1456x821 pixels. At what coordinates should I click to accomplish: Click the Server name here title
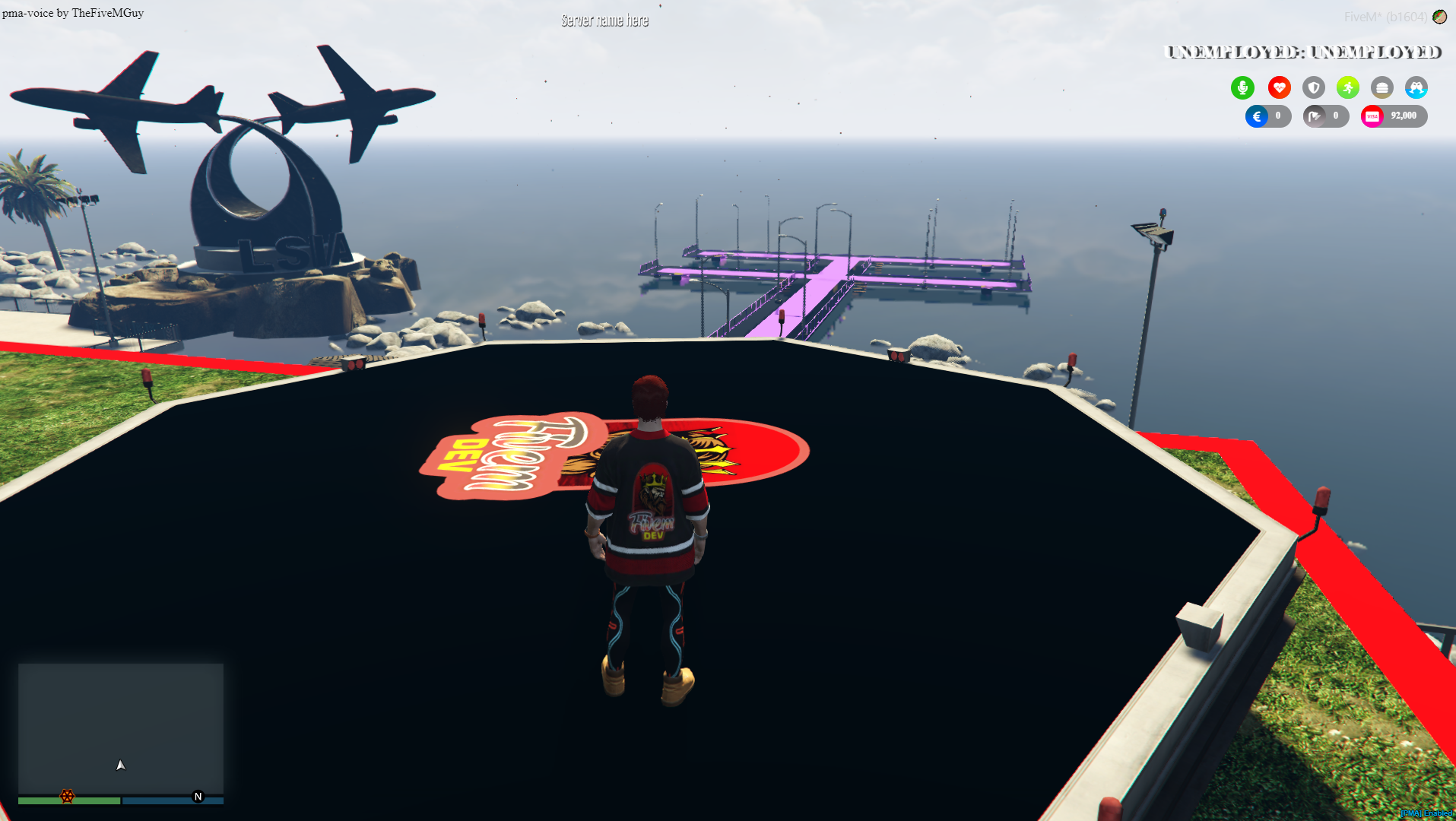click(x=604, y=20)
